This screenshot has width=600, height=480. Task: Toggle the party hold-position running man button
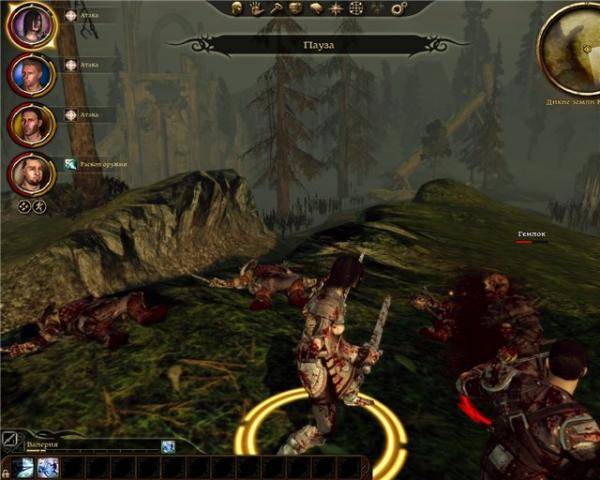point(40,207)
